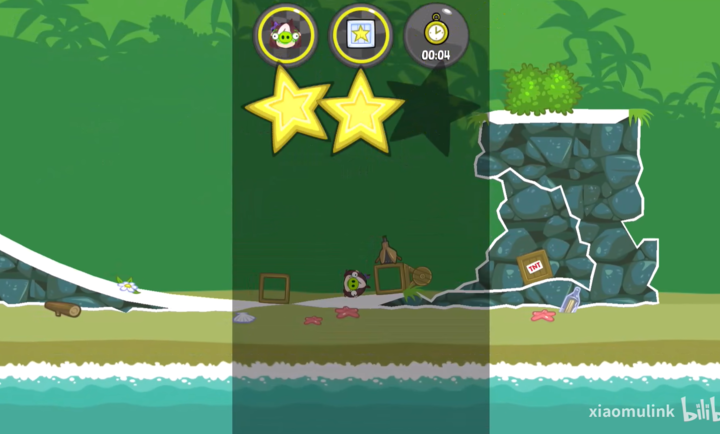Click the star box objective badge

tap(360, 36)
